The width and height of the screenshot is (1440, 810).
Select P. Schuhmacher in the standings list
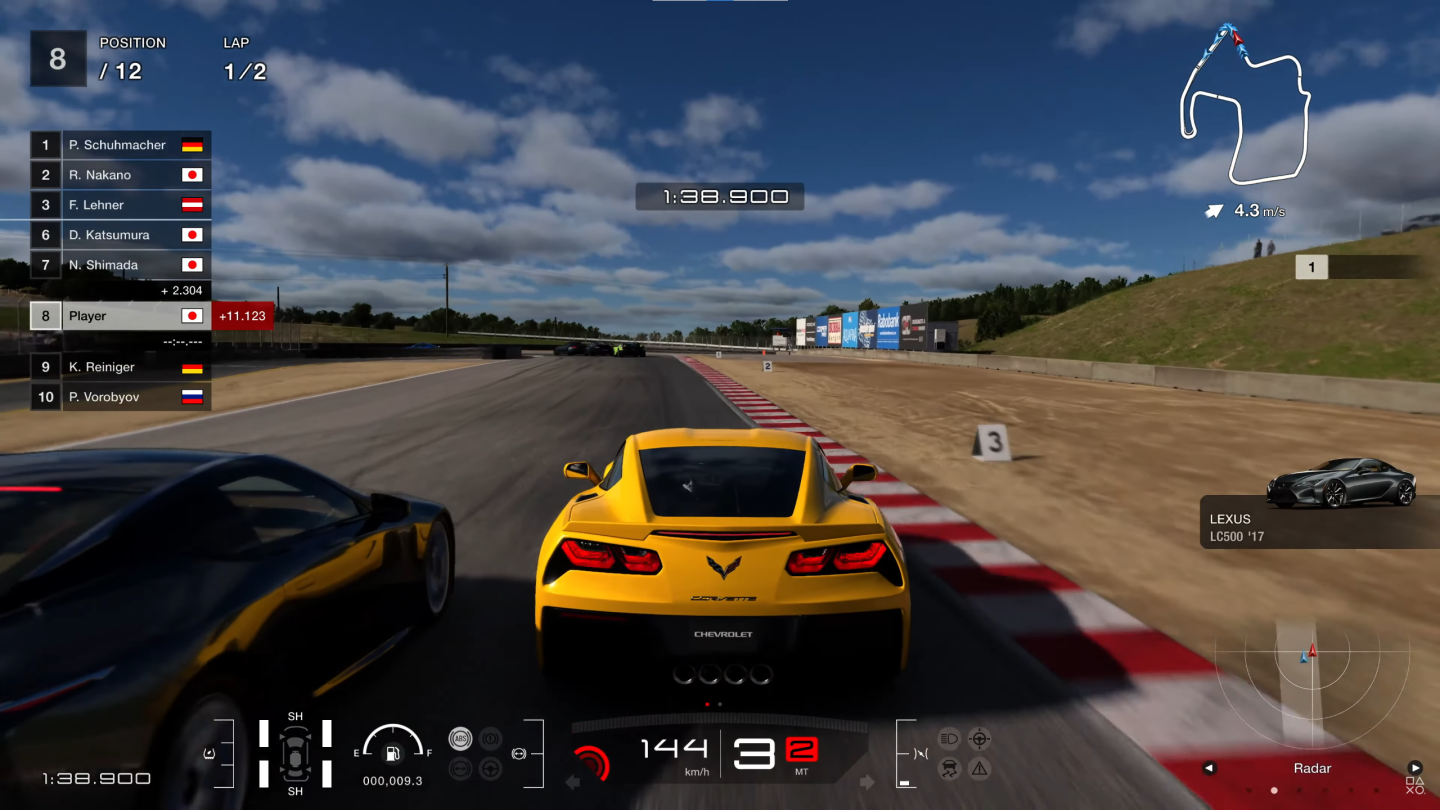[120, 145]
